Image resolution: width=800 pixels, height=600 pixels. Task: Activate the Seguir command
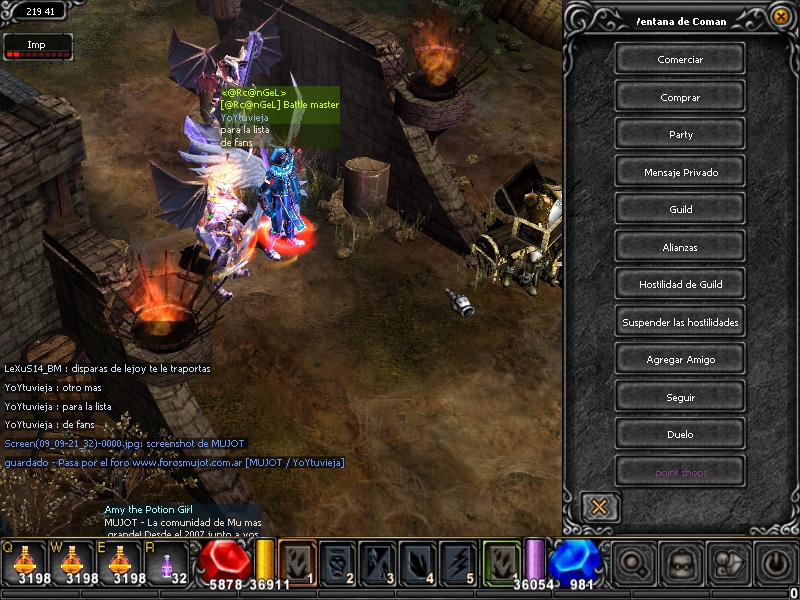[680, 397]
